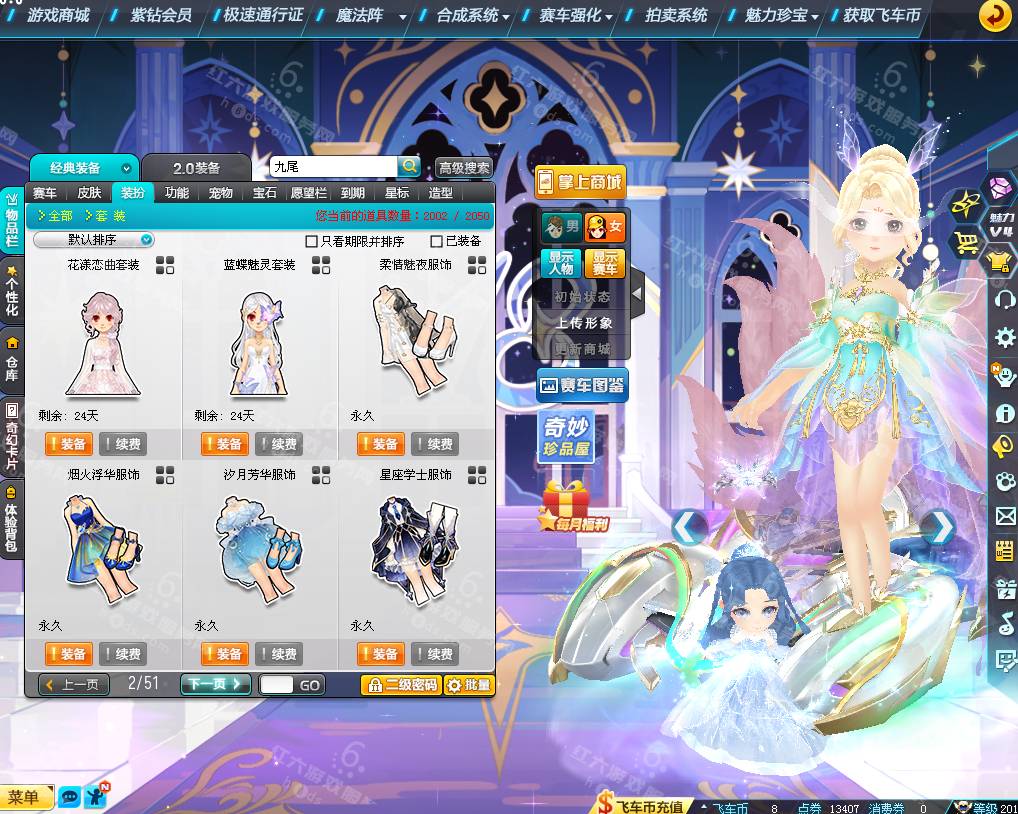Open the 菜单 menu button
Viewport: 1018px width, 814px height.
(25, 797)
